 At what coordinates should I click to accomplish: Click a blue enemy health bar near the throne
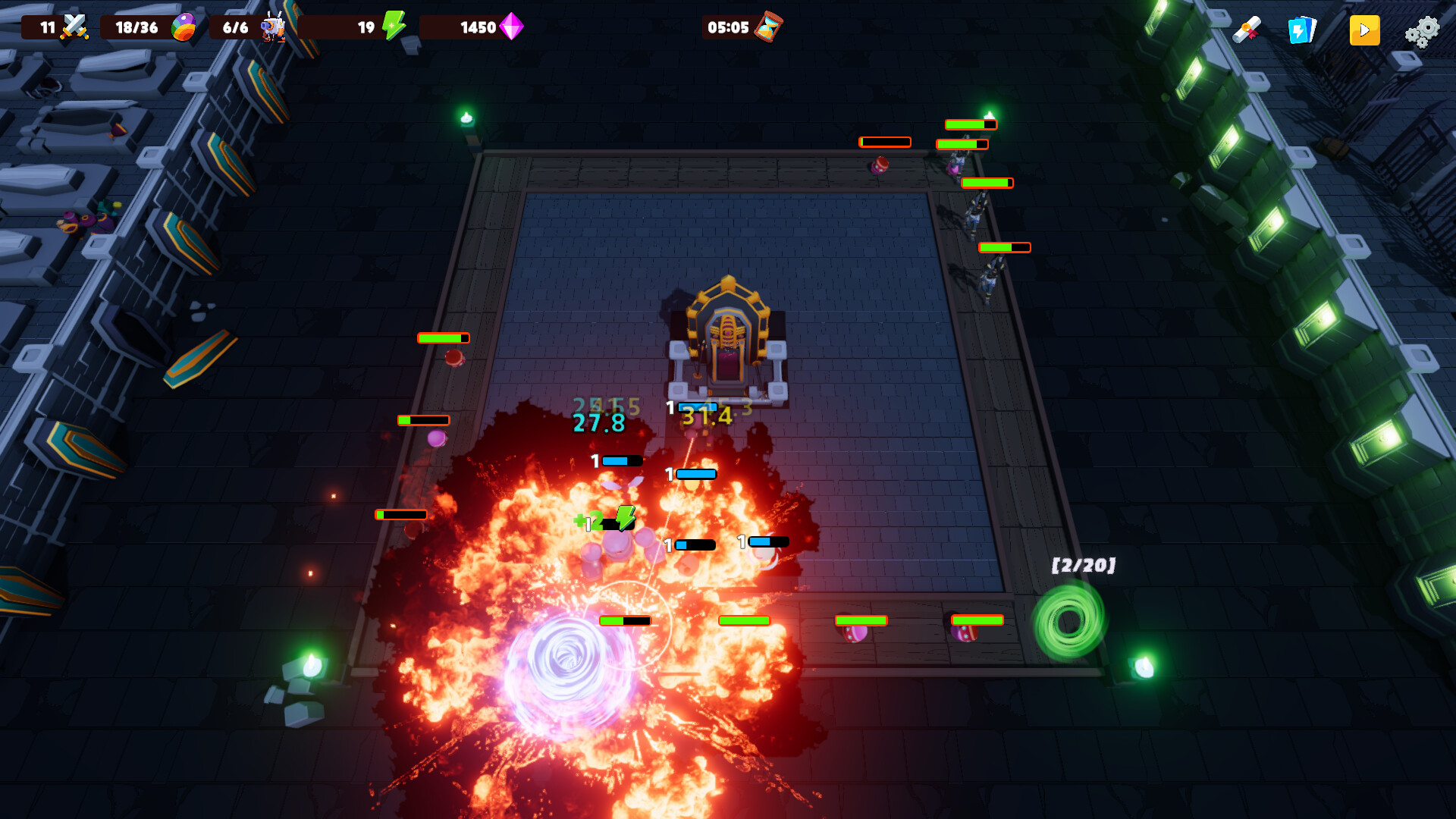[697, 406]
